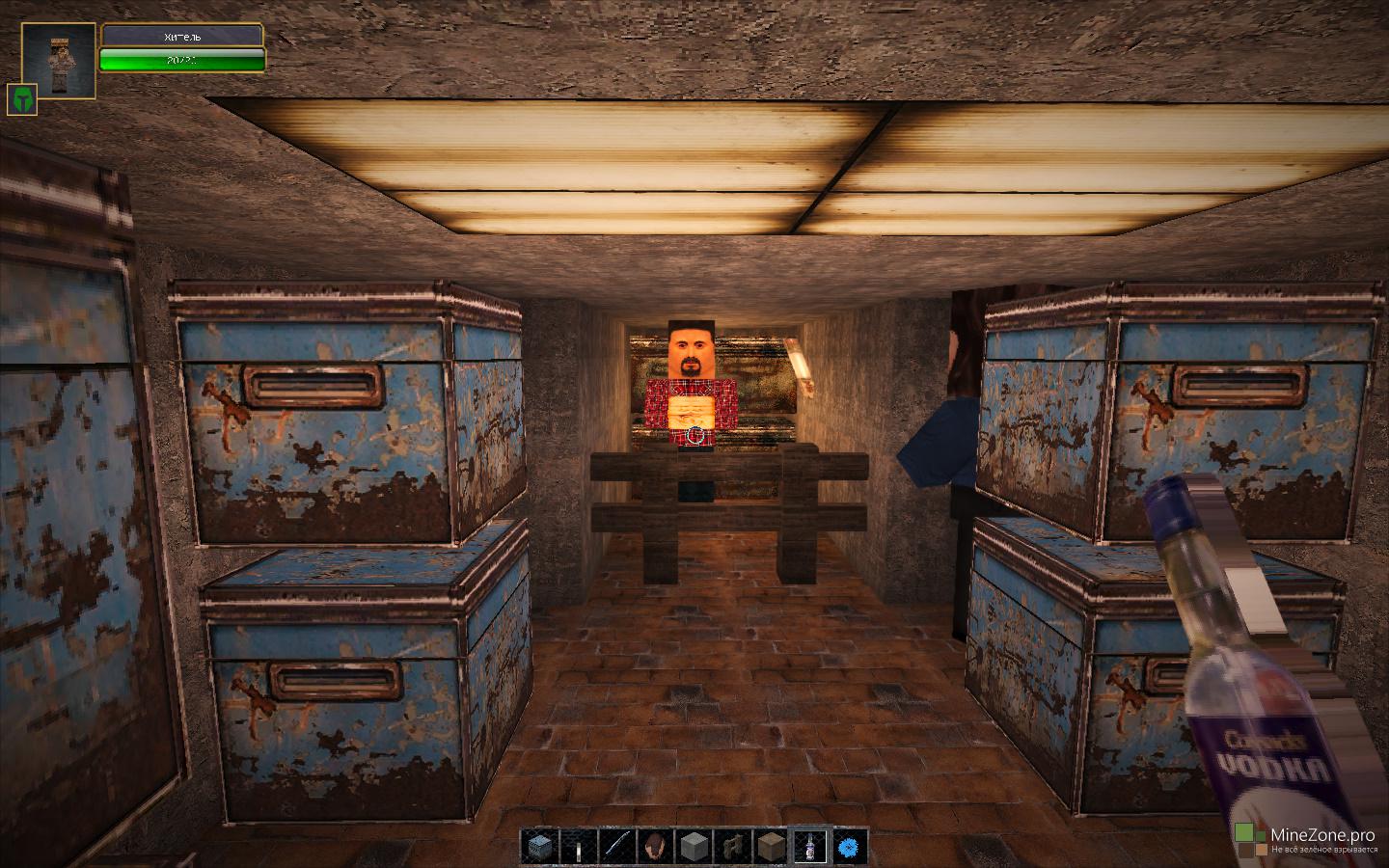Click the player character portrait

pos(59,60)
